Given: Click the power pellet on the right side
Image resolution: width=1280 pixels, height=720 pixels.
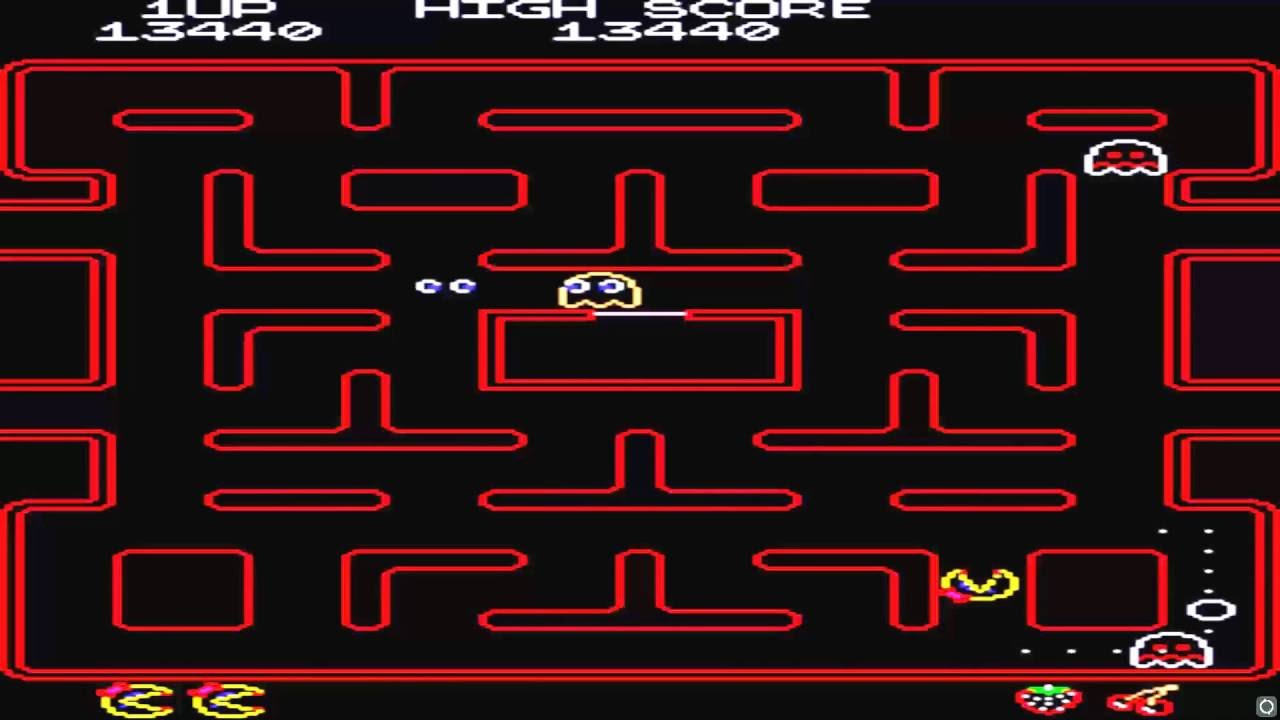Looking at the screenshot, I should click(x=1213, y=610).
